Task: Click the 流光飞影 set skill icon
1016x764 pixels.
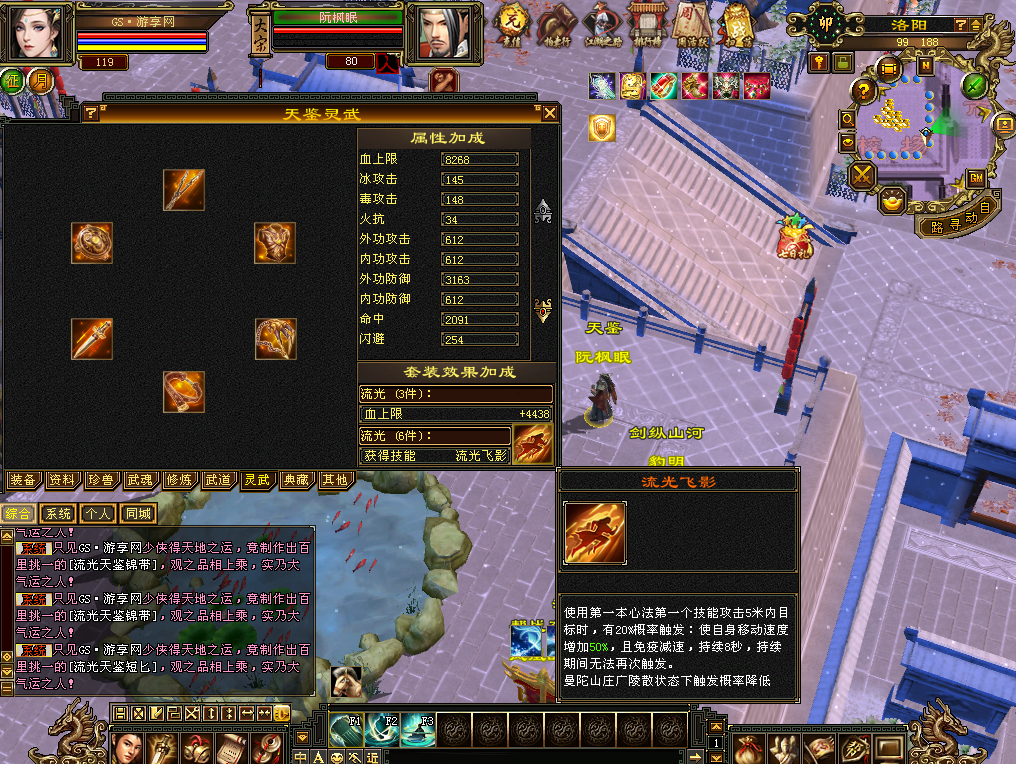Action: pos(532,444)
